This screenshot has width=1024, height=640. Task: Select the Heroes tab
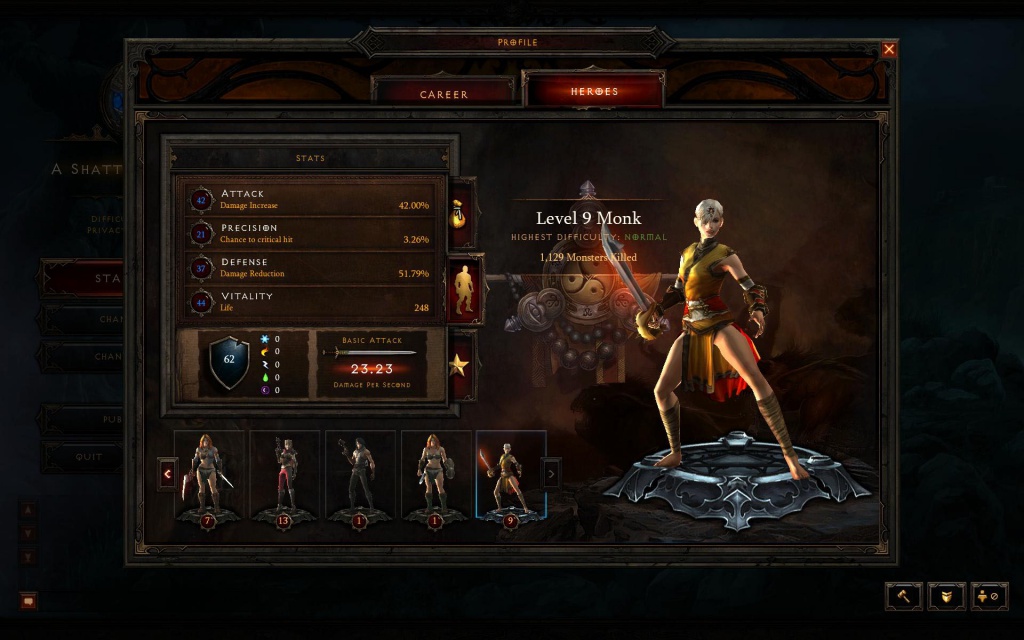pyautogui.click(x=594, y=92)
